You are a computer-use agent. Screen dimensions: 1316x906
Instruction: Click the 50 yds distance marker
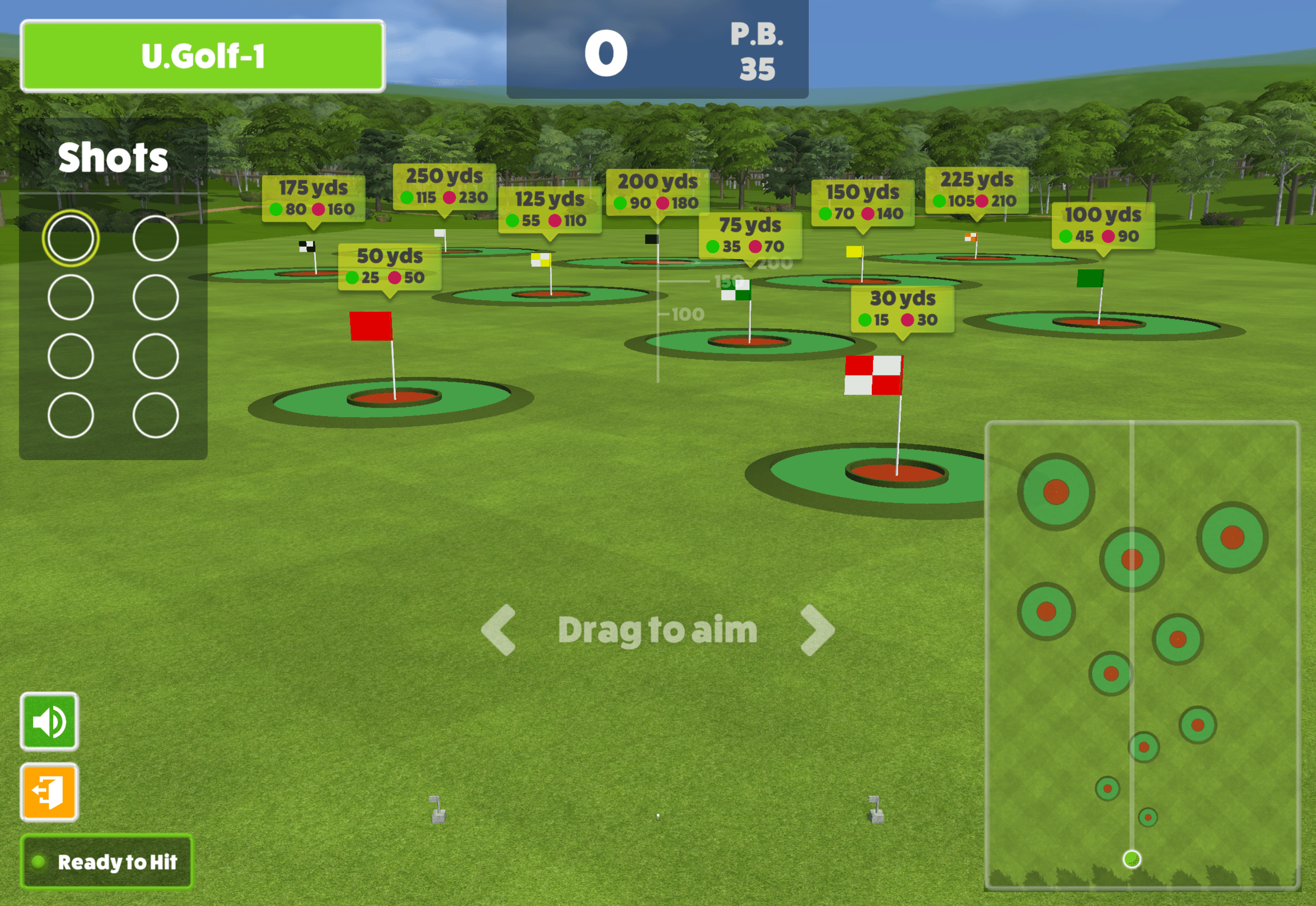(x=389, y=267)
